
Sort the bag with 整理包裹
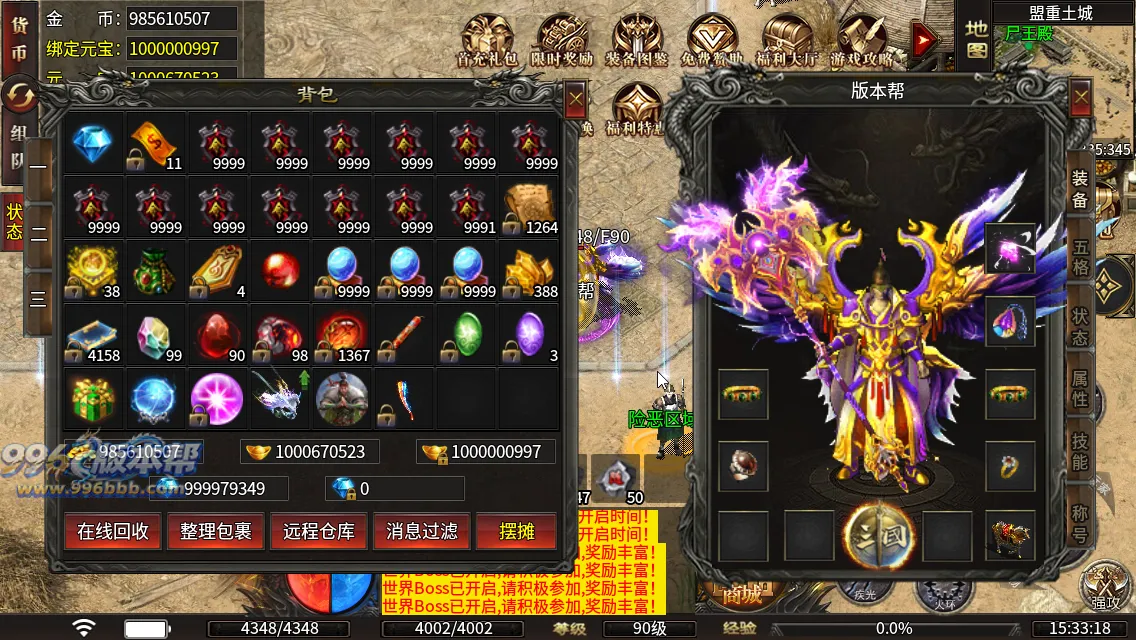(x=216, y=532)
